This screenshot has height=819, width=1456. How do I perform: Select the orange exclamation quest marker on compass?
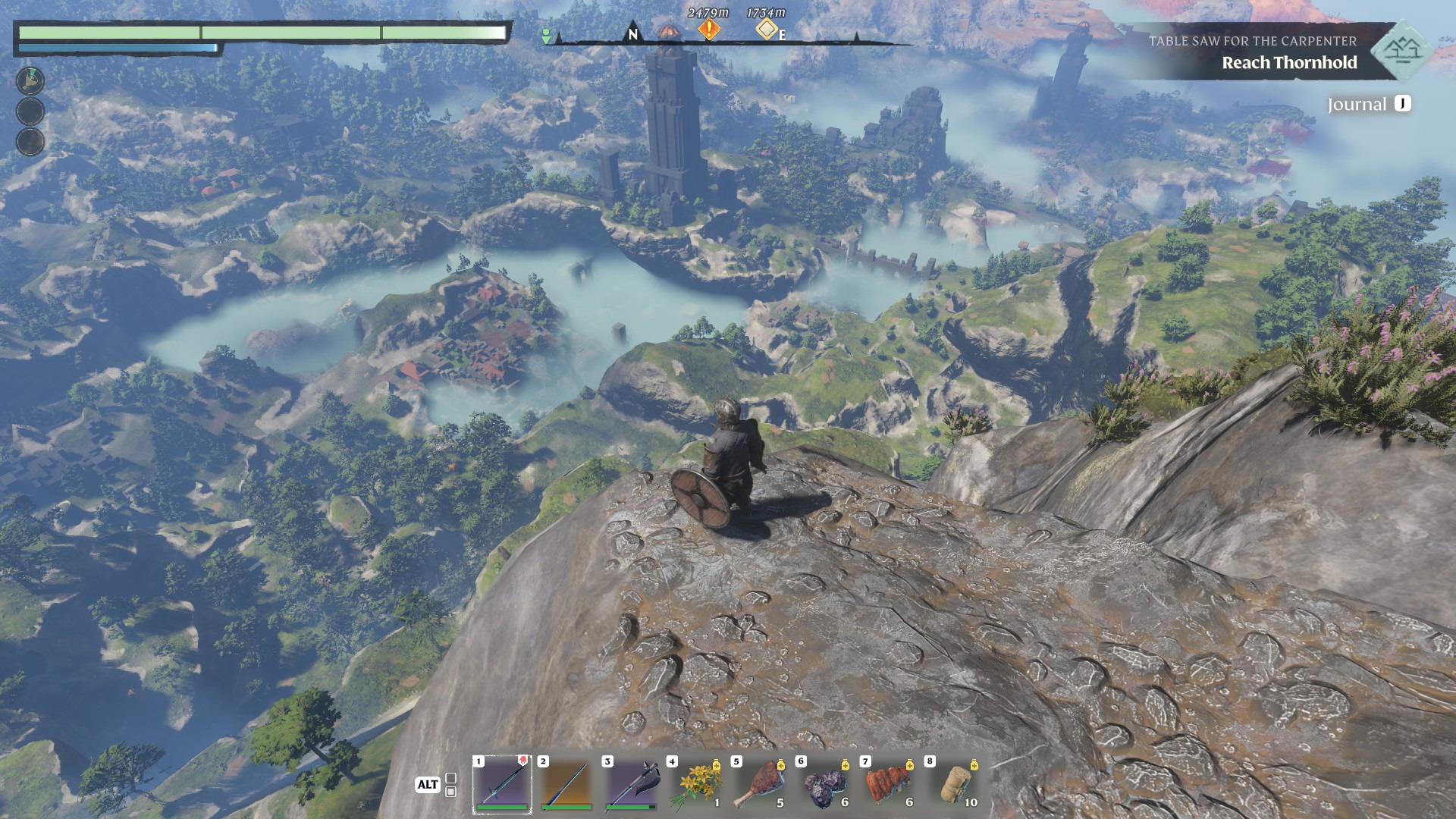point(709,30)
